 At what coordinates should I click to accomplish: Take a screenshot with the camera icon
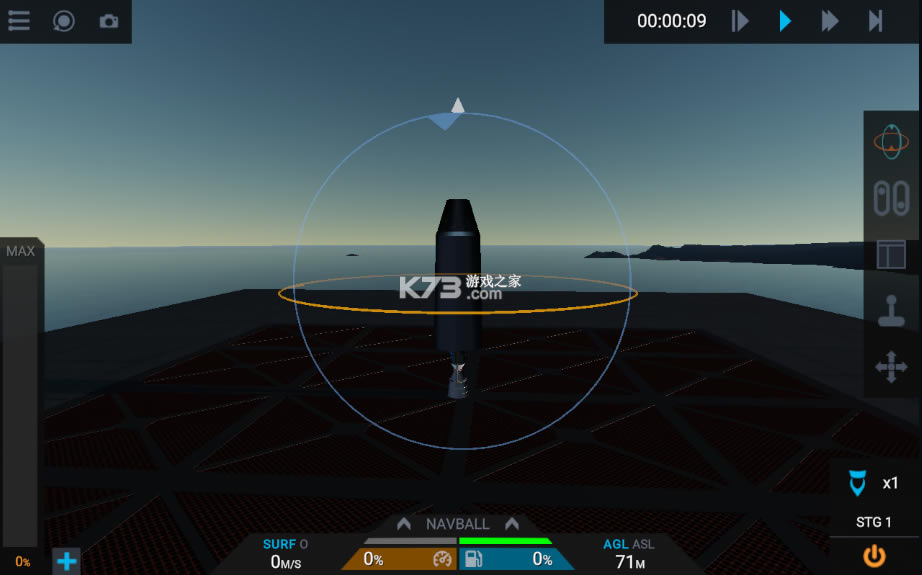(108, 21)
